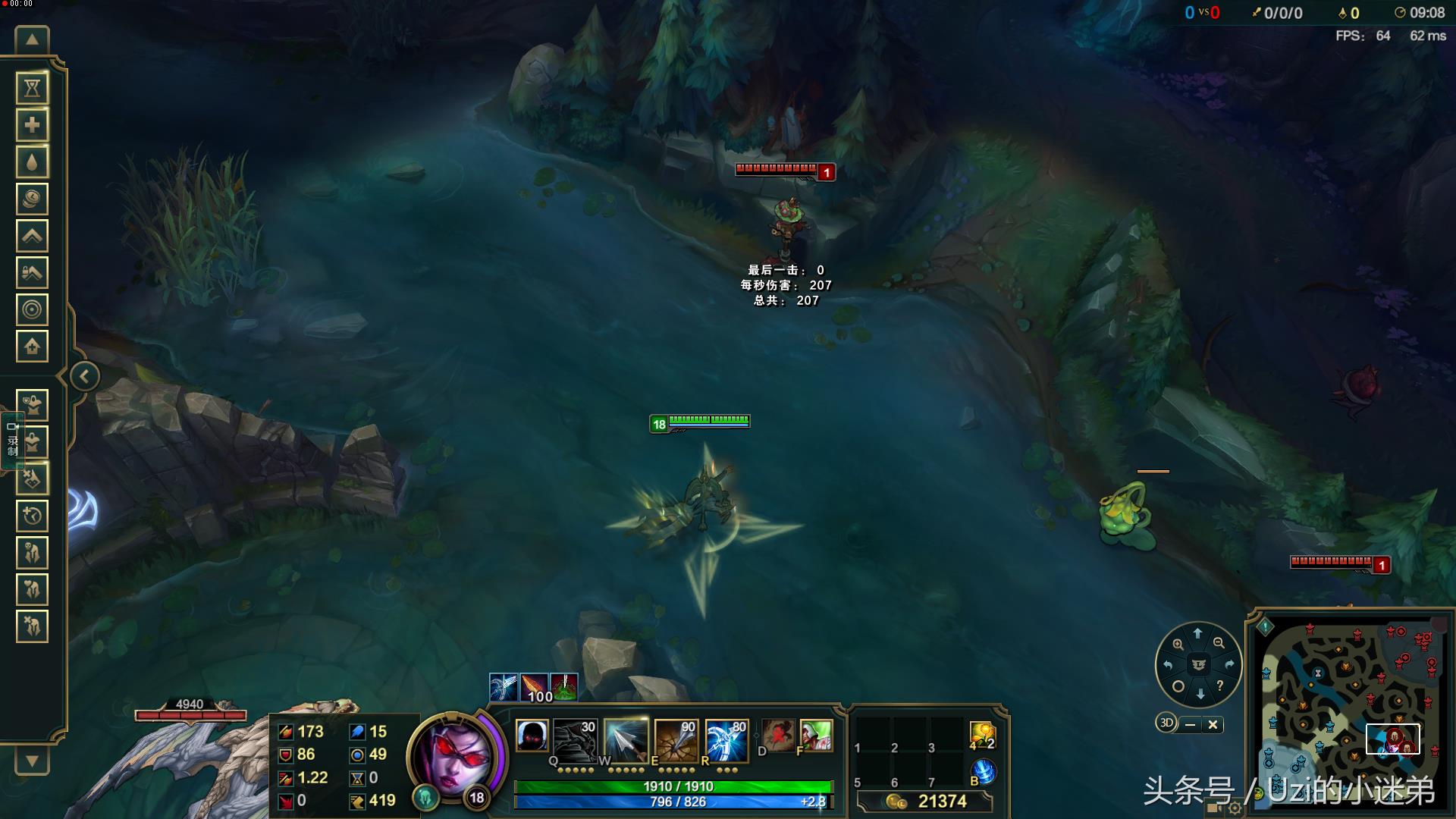Click the hourglass practice tool button
This screenshot has height=819, width=1456.
pyautogui.click(x=32, y=89)
